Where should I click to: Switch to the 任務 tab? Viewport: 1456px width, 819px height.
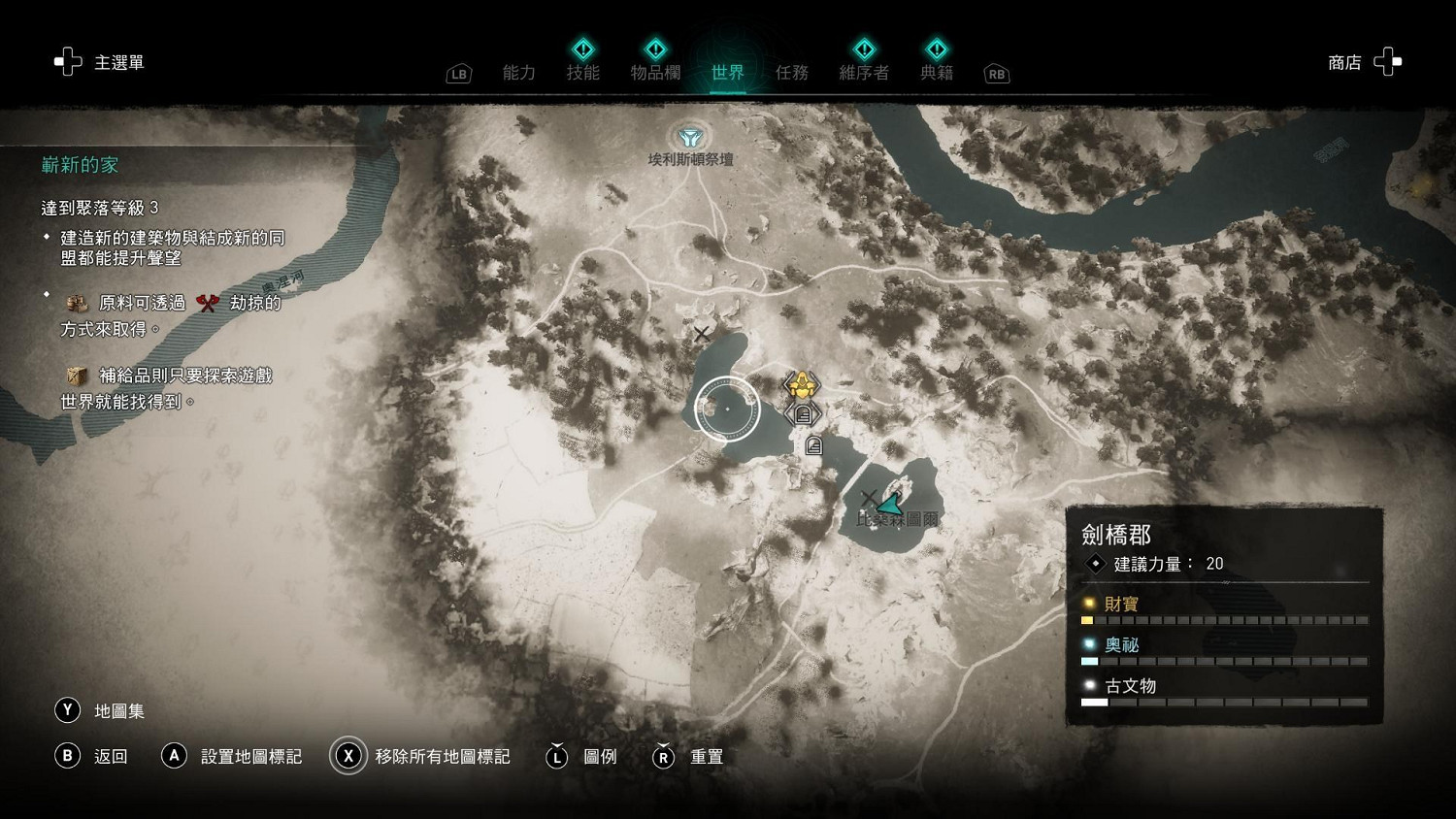[x=792, y=71]
